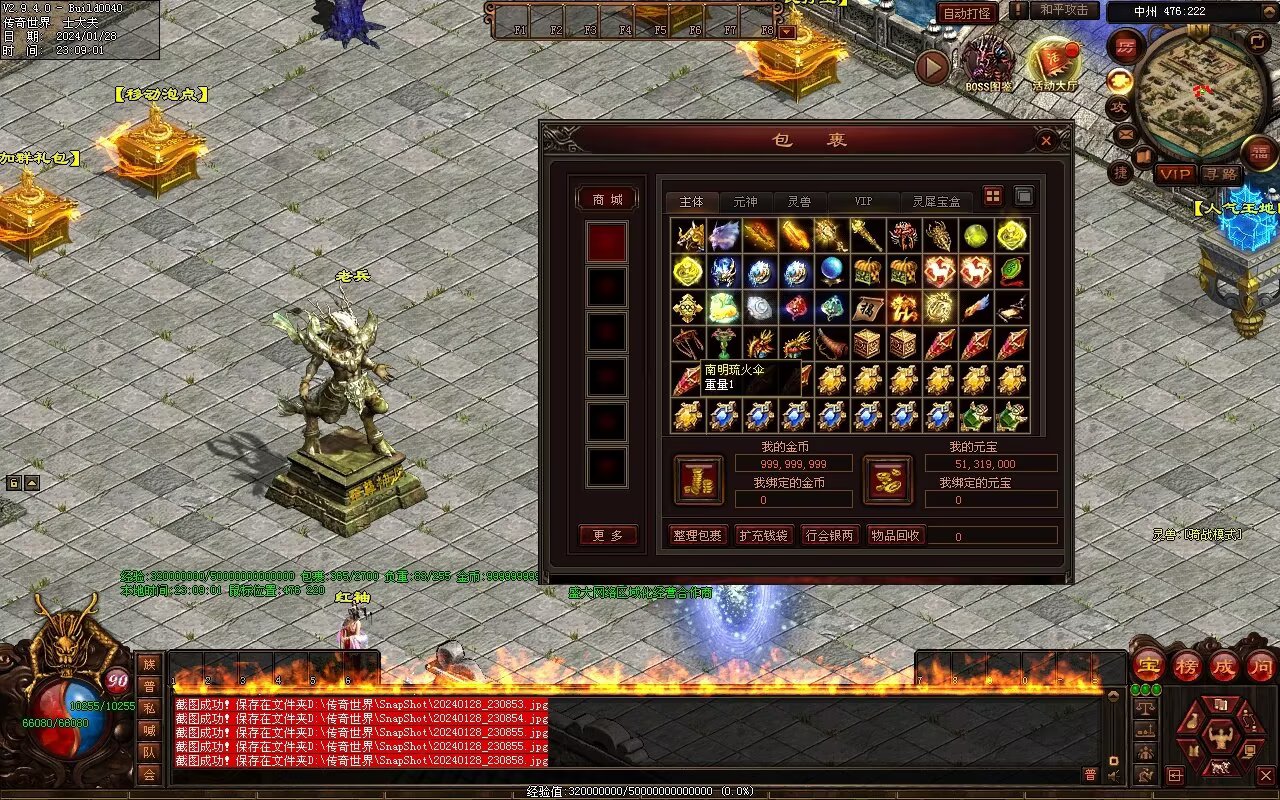Switch to the 灵兽 tab
This screenshot has width=1280, height=800.
(799, 202)
